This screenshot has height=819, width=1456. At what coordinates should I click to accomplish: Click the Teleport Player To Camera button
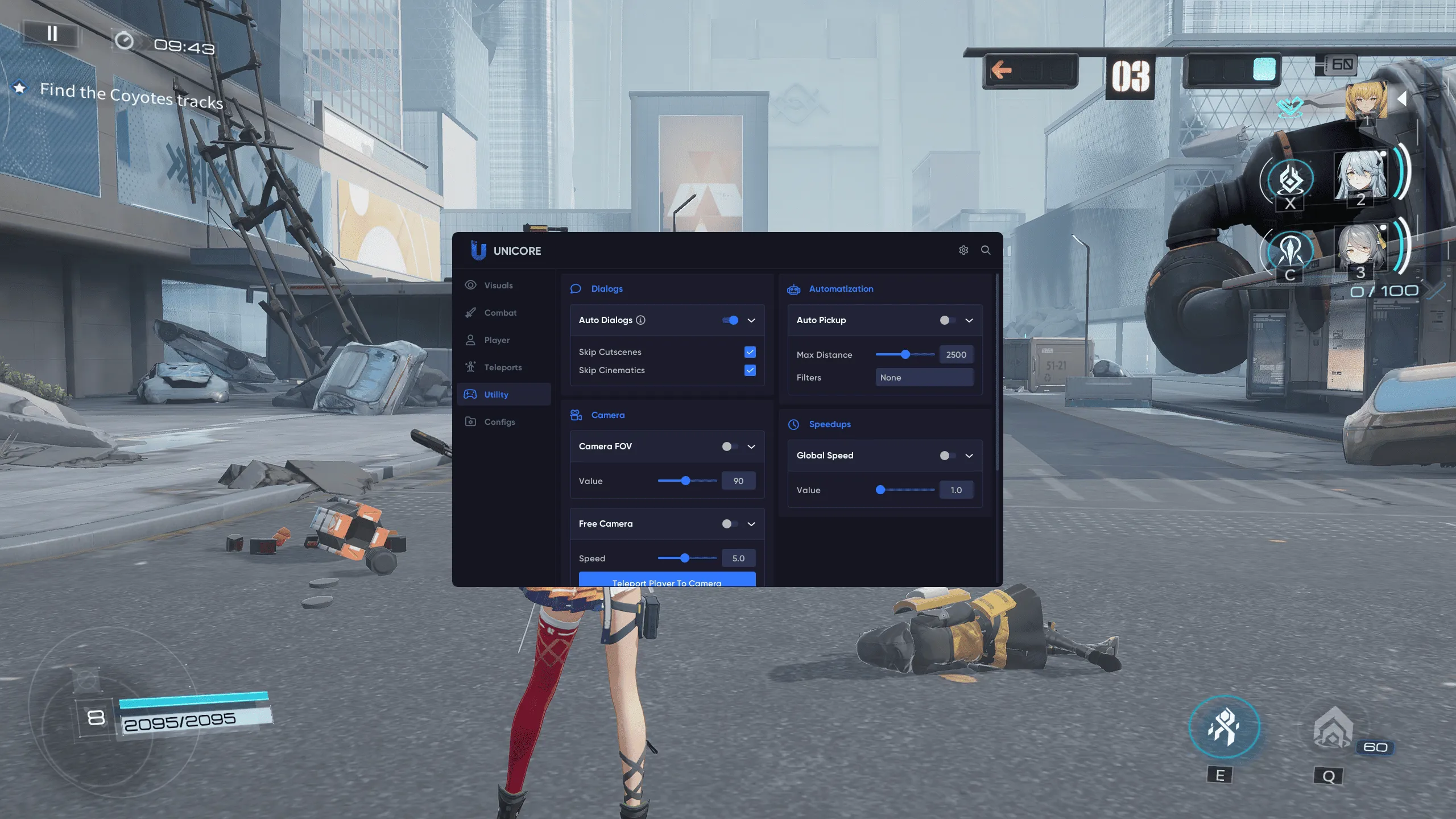667,580
